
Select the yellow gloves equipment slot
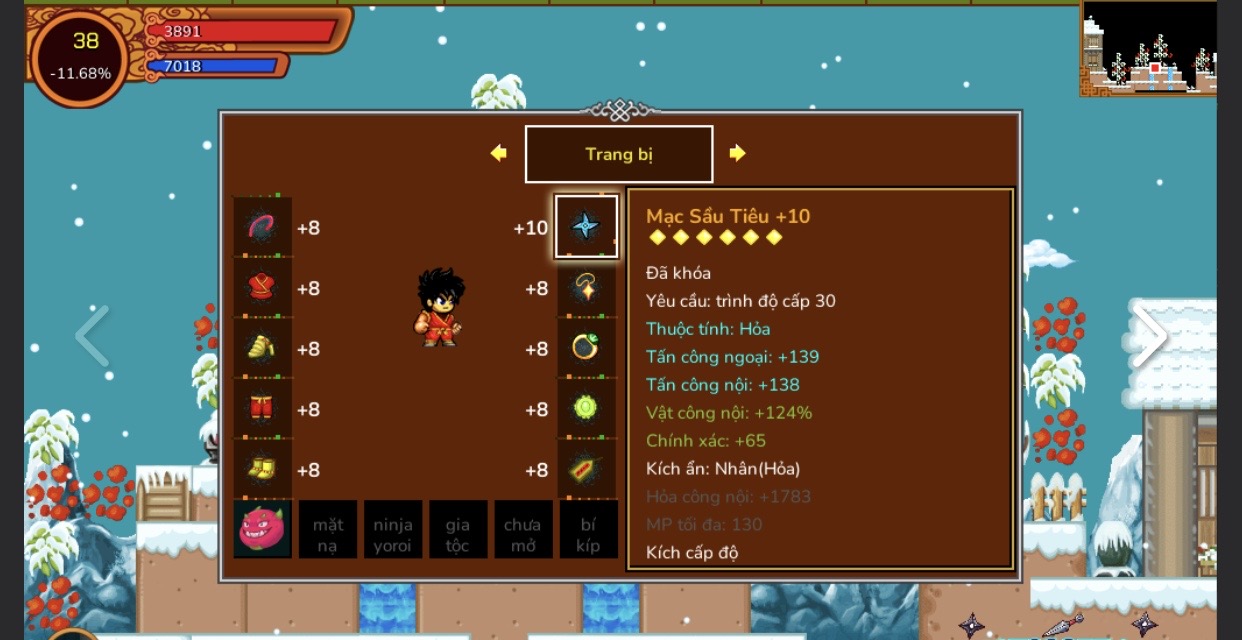point(263,348)
